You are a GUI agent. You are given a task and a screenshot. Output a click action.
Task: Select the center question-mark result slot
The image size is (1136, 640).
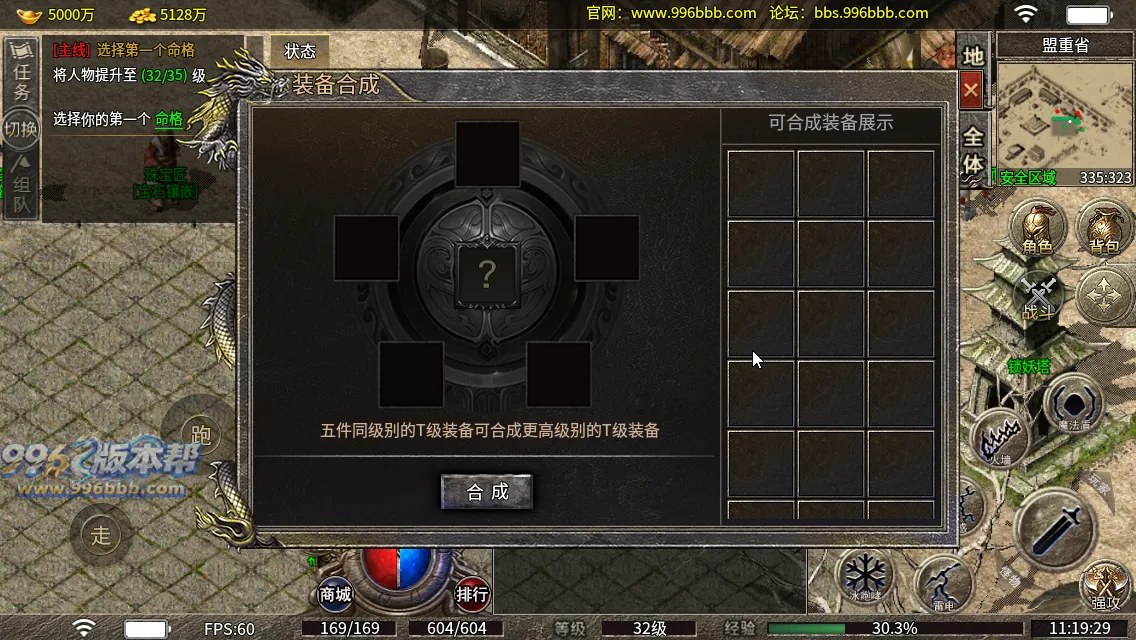(487, 274)
